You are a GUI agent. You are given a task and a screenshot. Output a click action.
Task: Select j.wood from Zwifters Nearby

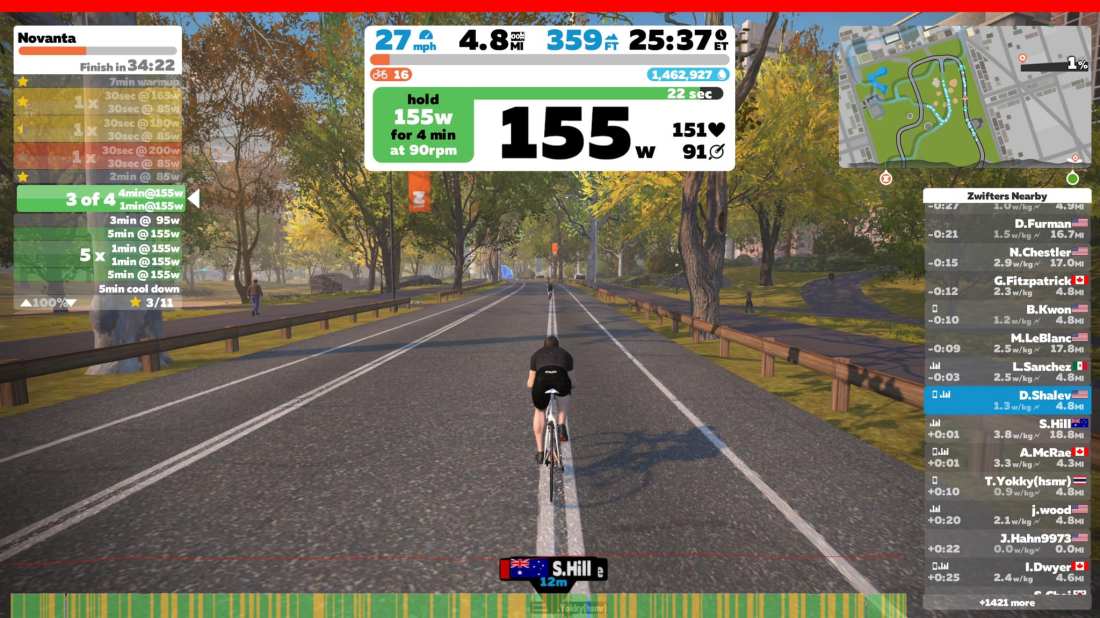click(1006, 515)
